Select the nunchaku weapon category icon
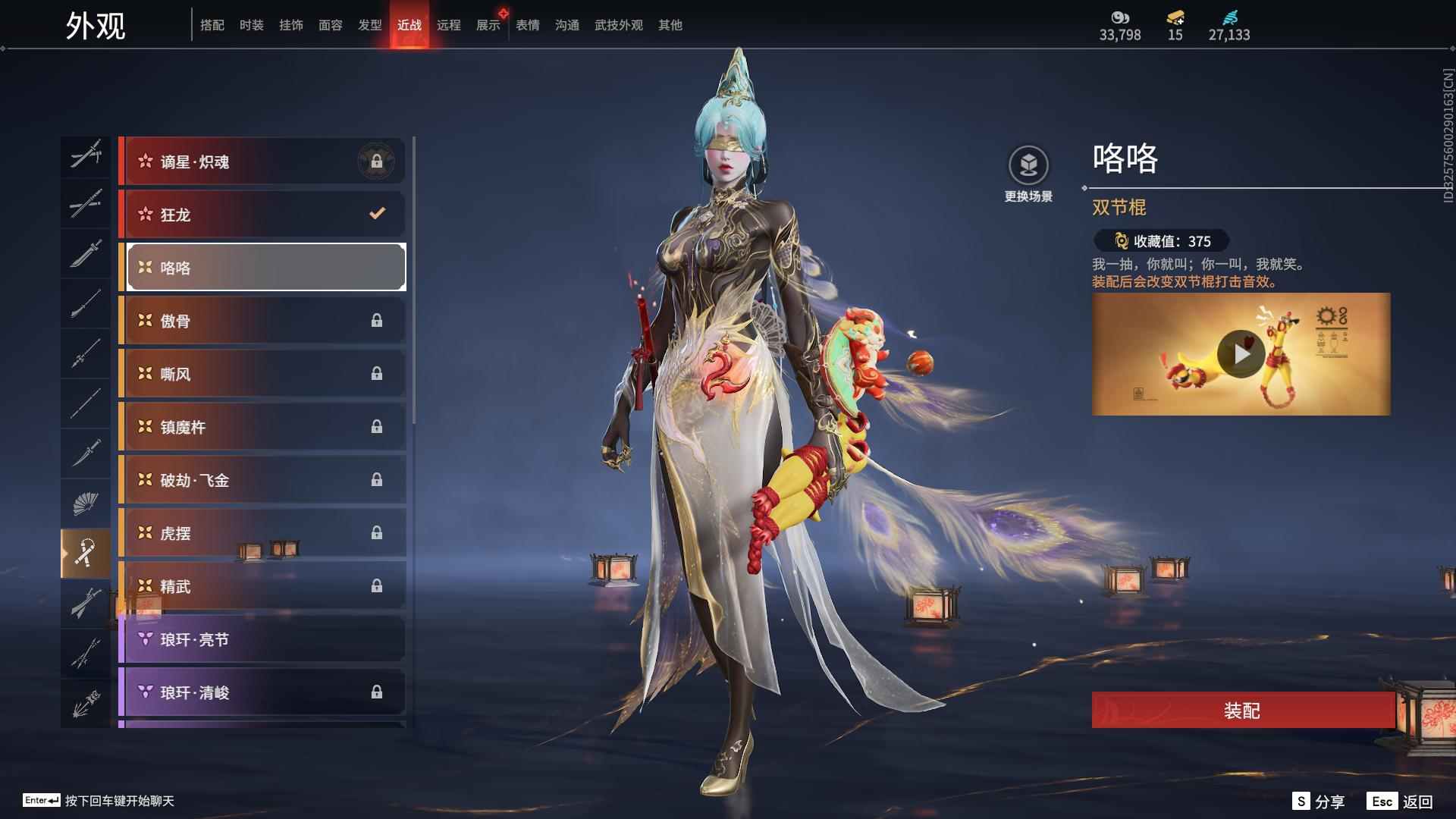Viewport: 1456px width, 819px height. tap(86, 551)
